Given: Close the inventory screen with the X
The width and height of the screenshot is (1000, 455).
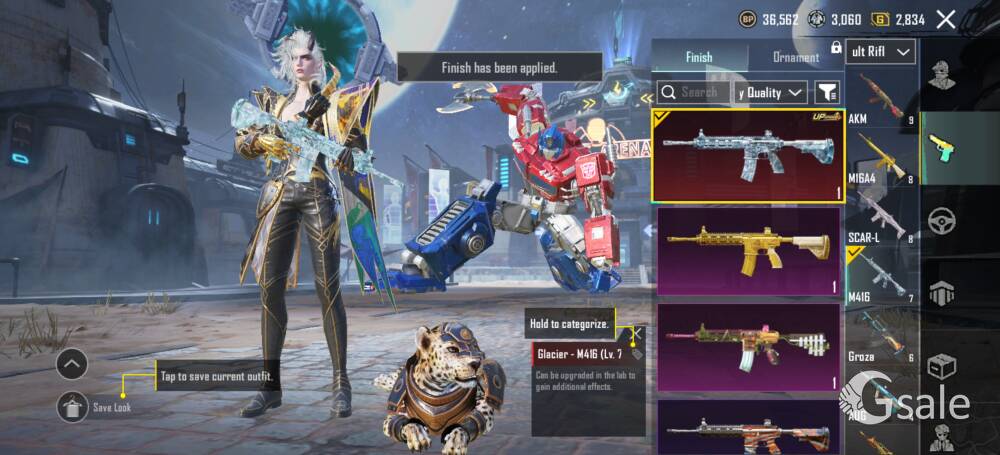Looking at the screenshot, I should [945, 18].
